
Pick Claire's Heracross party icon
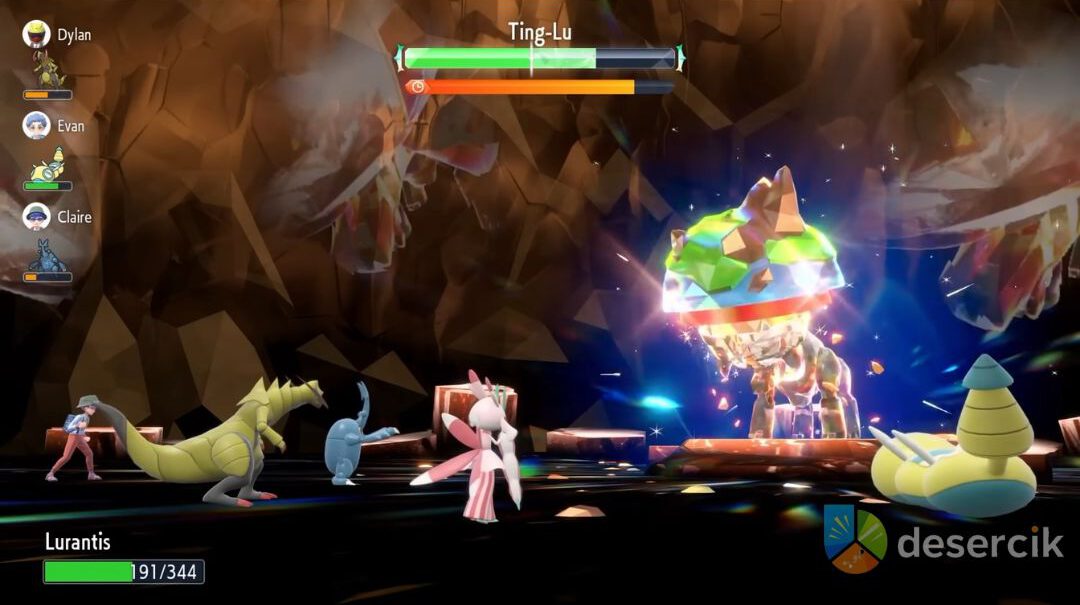[x=47, y=255]
